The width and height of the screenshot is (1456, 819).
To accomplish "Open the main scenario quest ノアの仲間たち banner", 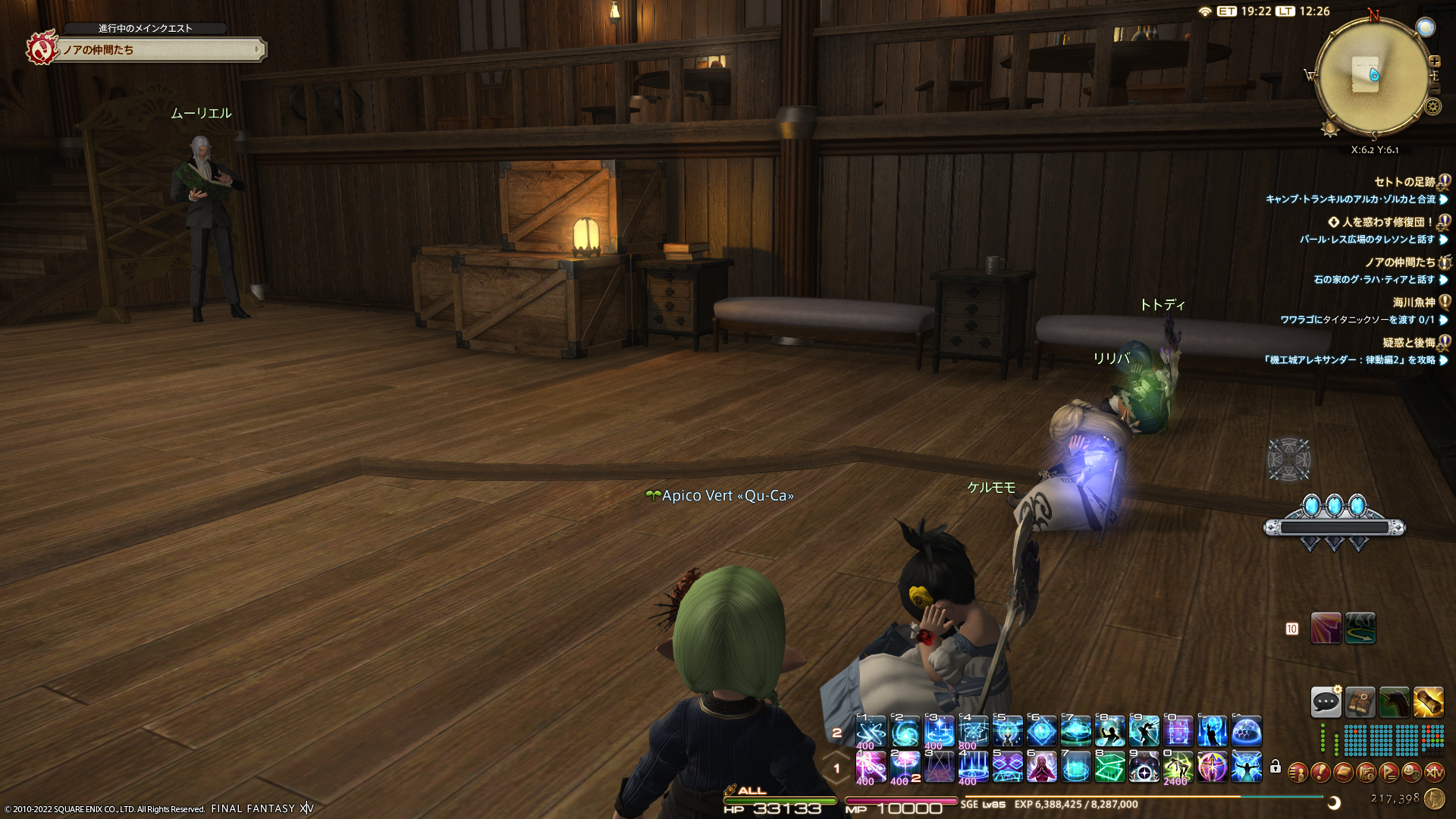I will click(159, 50).
